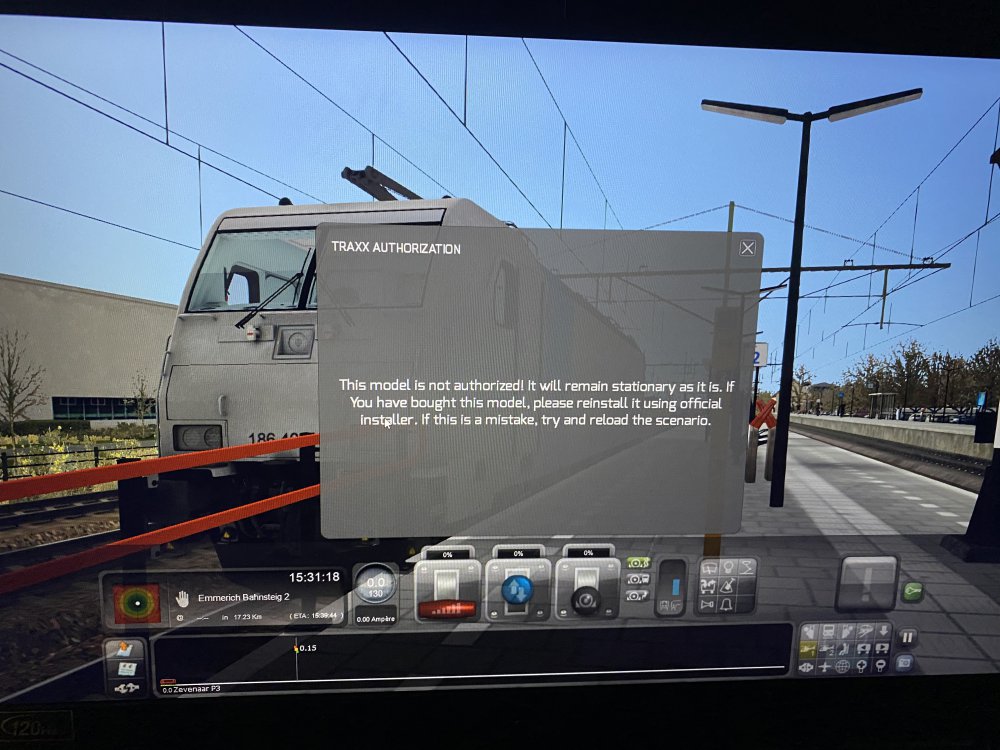Viewport: 1000px width, 750px height.
Task: Zoom in with the magnifier plus icon
Action: tap(863, 667)
